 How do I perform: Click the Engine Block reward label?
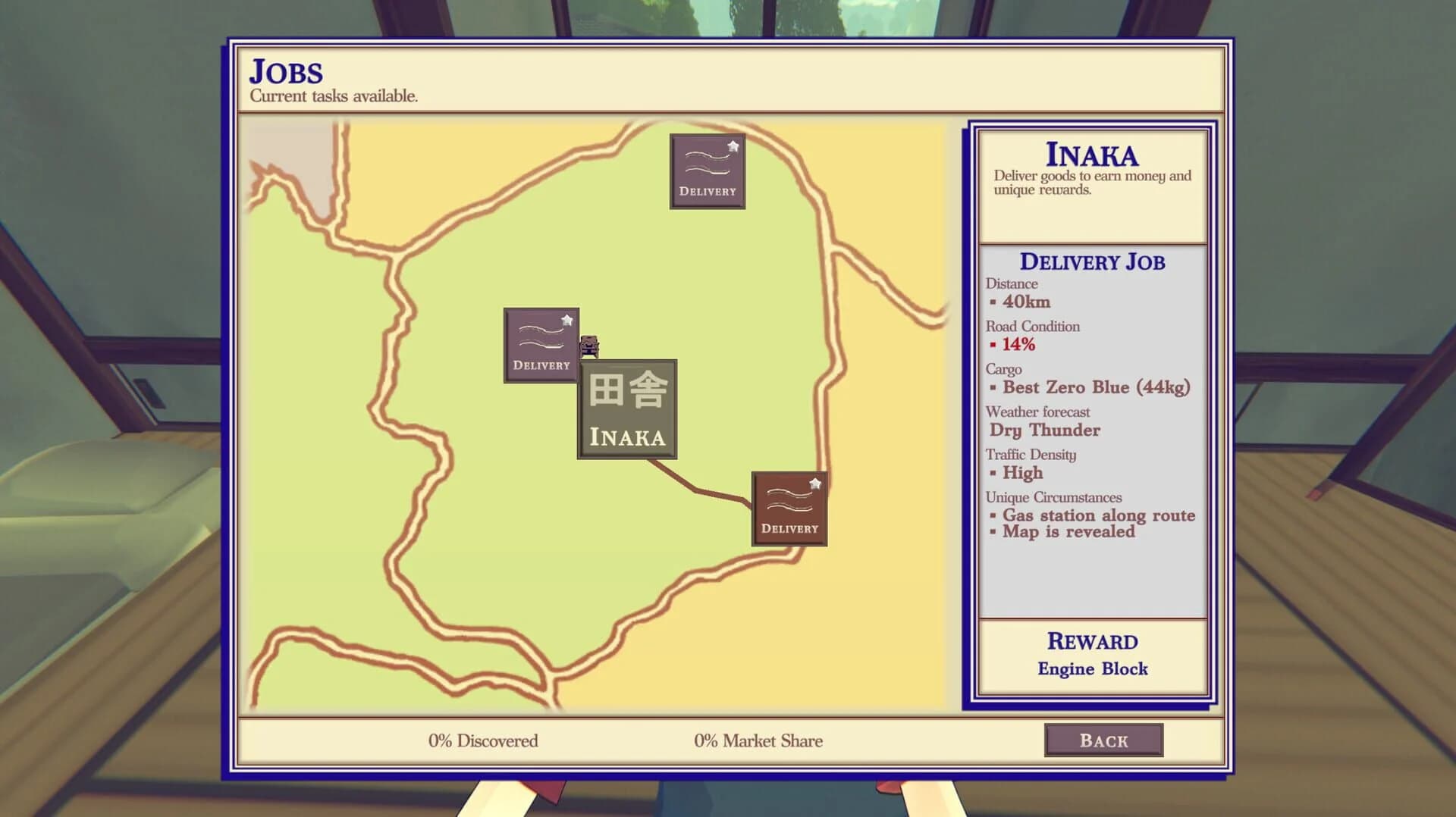(1093, 668)
